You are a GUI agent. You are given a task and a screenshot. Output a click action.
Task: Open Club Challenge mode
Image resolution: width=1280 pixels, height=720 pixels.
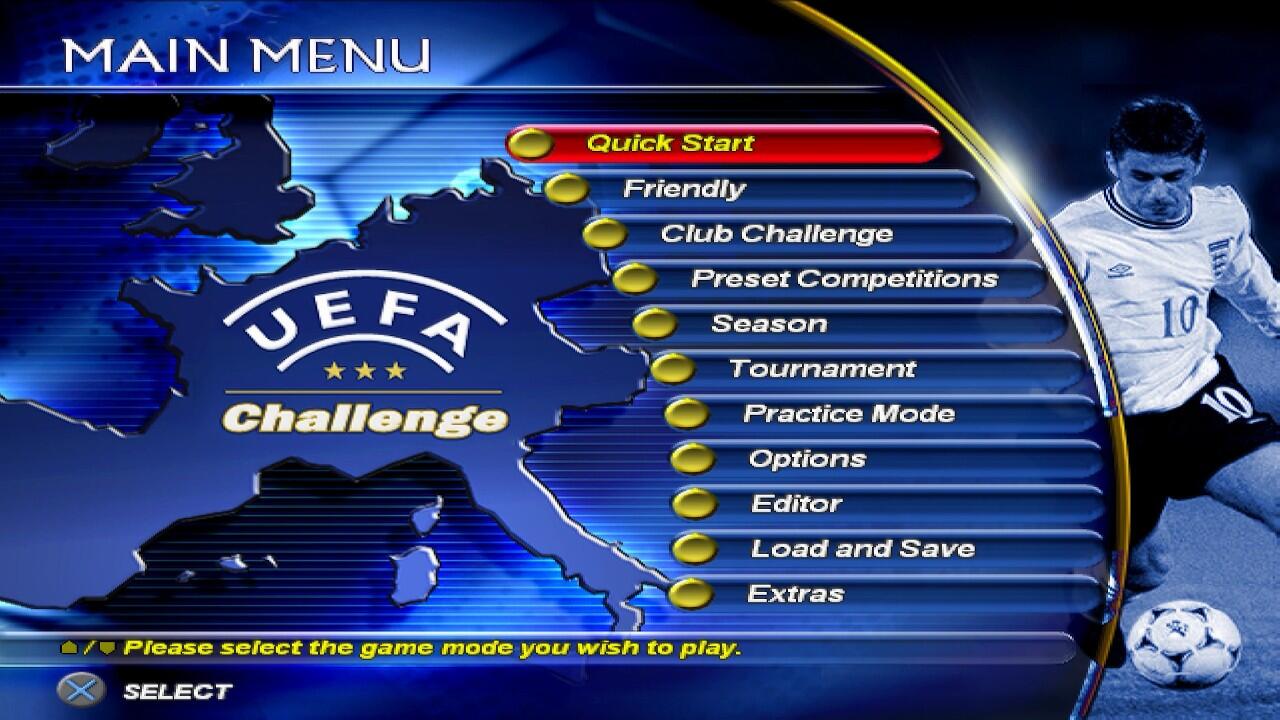pos(776,234)
